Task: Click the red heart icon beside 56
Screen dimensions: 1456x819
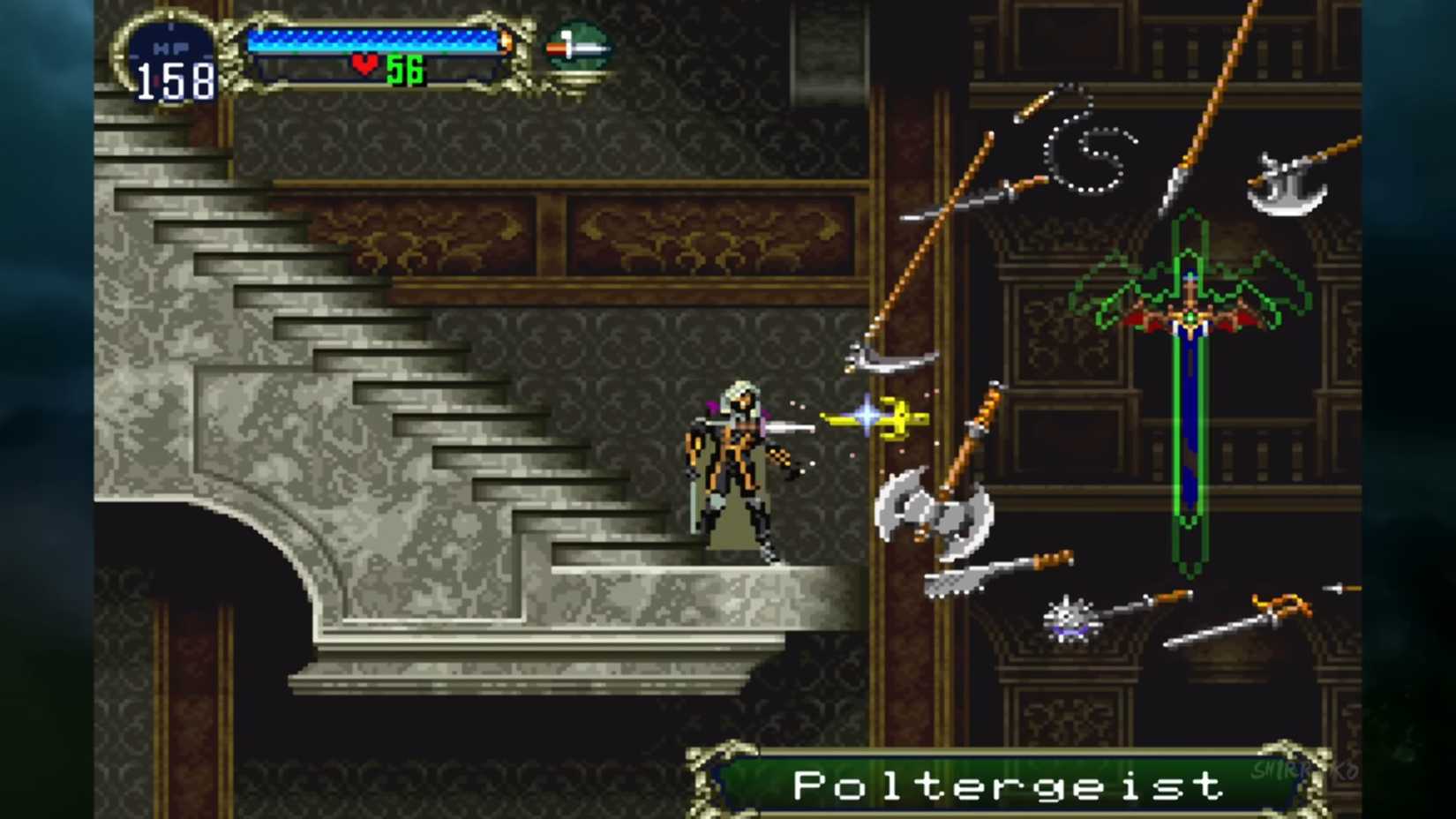Action: (364, 63)
